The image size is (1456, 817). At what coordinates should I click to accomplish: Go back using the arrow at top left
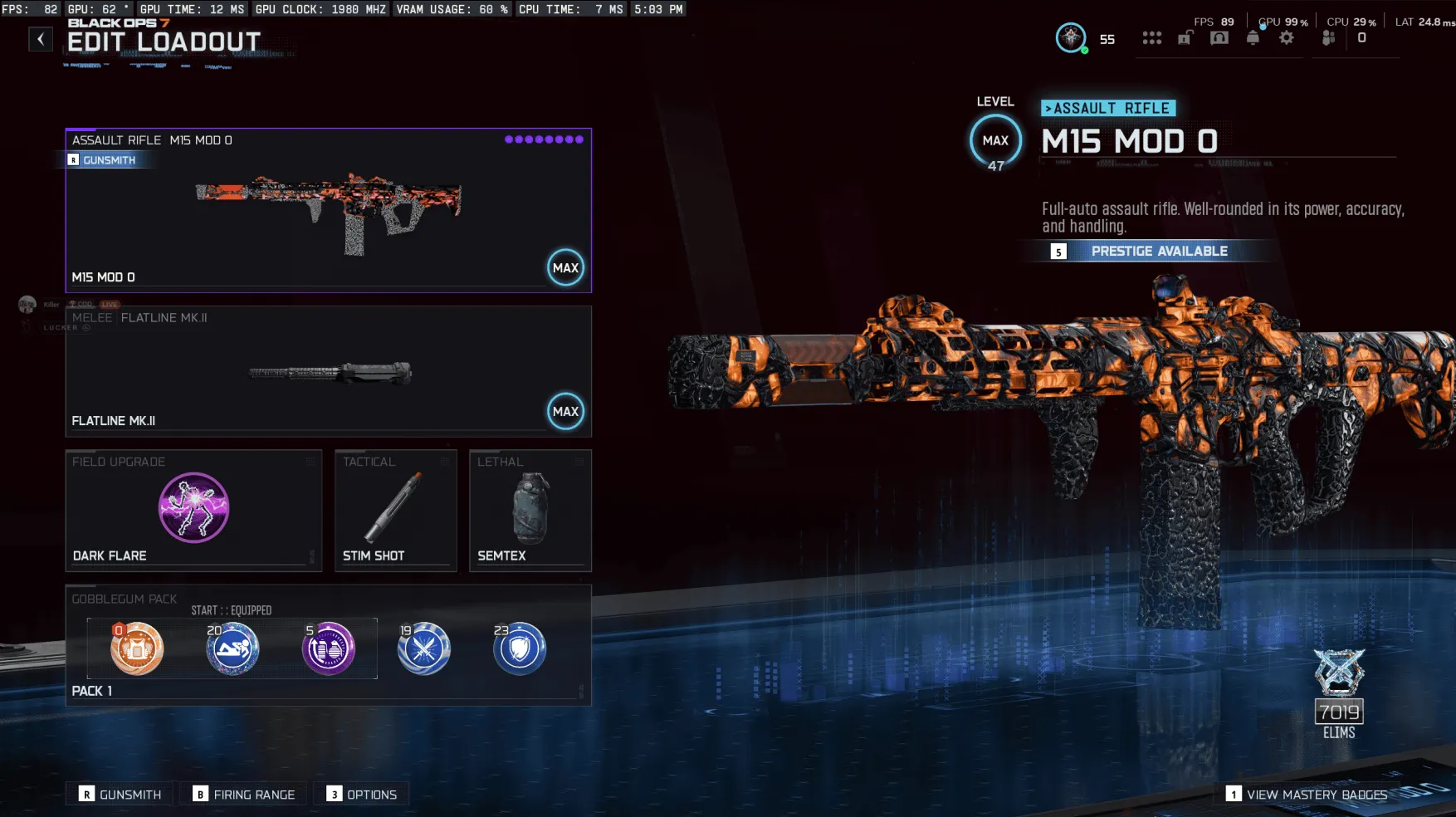pyautogui.click(x=40, y=38)
